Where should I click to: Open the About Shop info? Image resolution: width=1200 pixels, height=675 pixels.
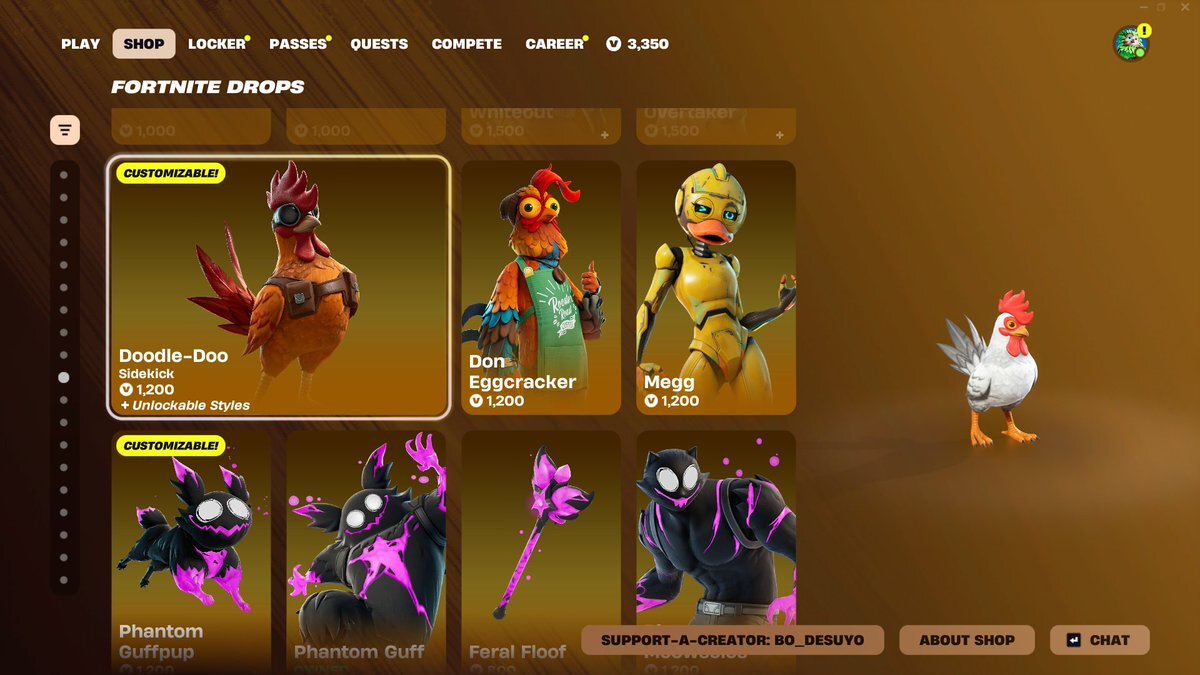[967, 640]
